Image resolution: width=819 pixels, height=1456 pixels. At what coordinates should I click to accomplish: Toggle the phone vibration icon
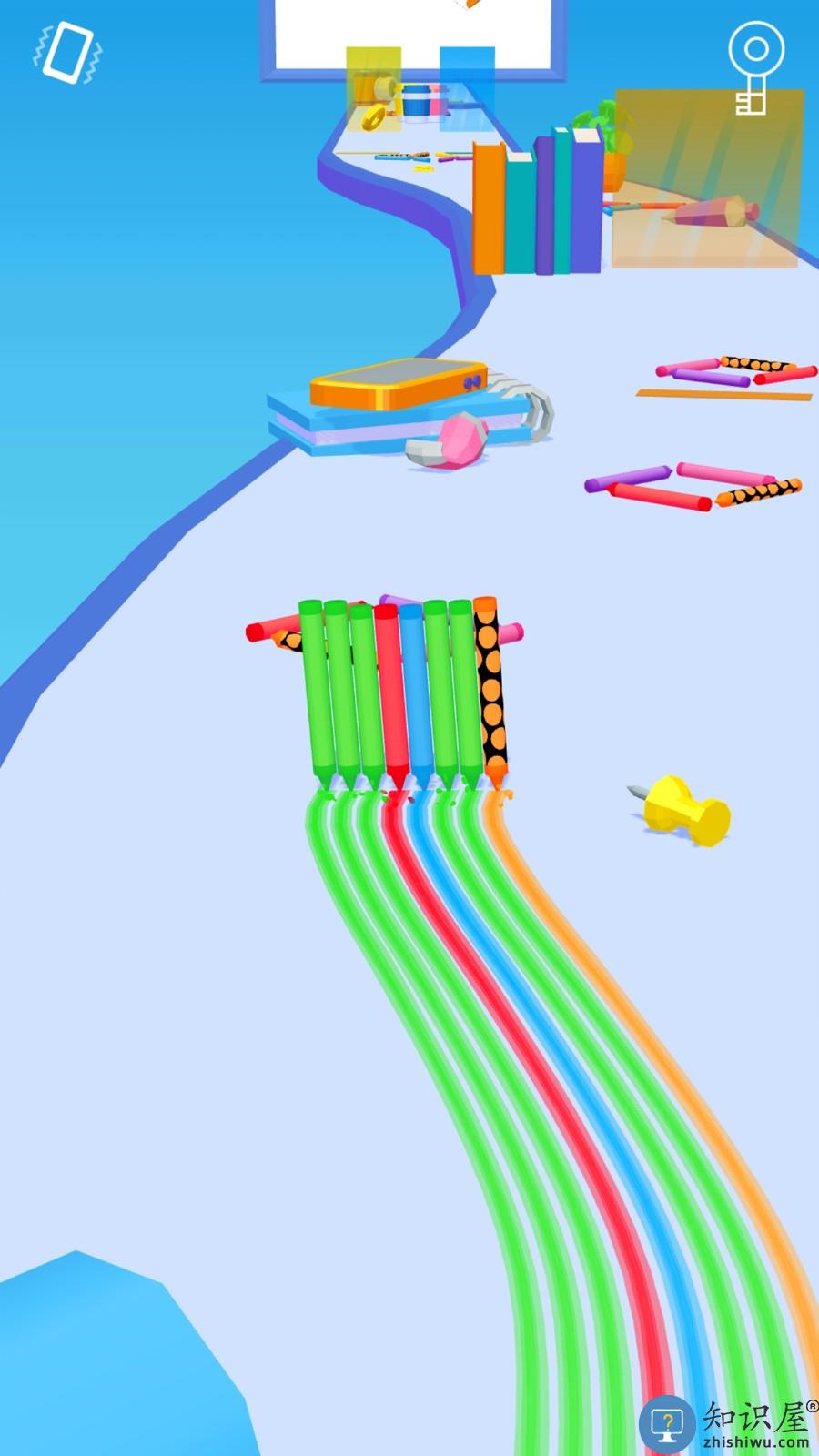[68, 54]
